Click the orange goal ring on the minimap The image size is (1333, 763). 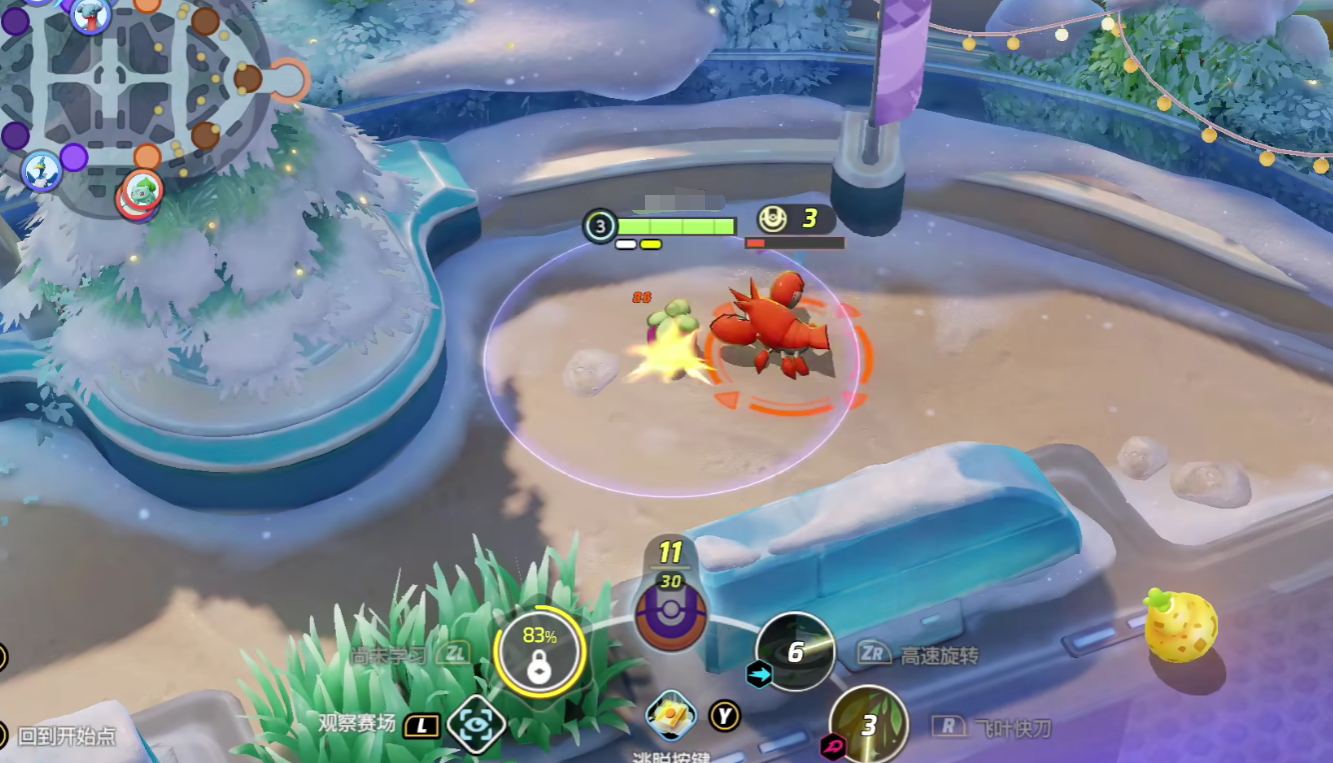point(290,80)
